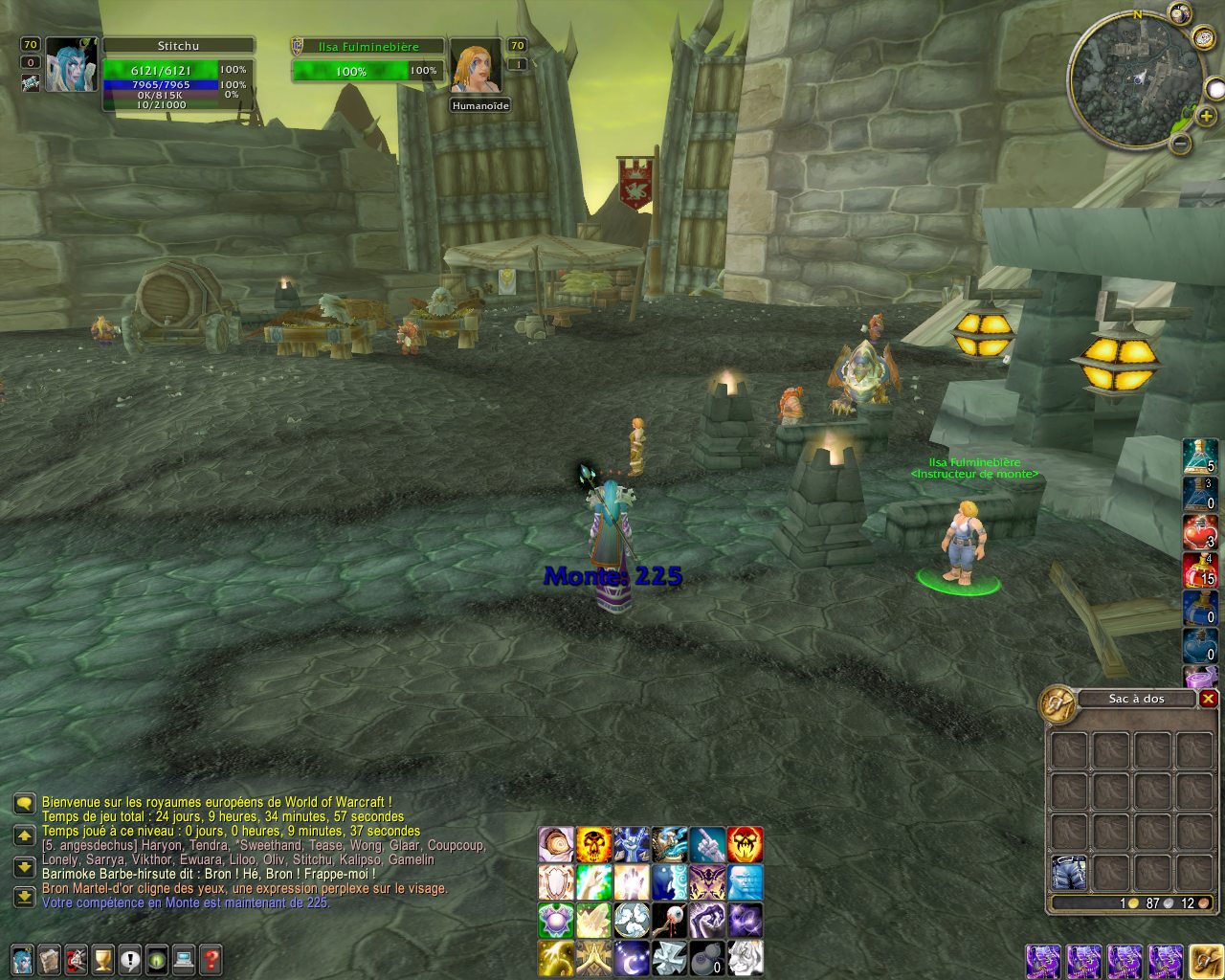This screenshot has width=1225, height=980.
Task: Use the bloody eyeball on a stick ability
Action: pos(669,920)
